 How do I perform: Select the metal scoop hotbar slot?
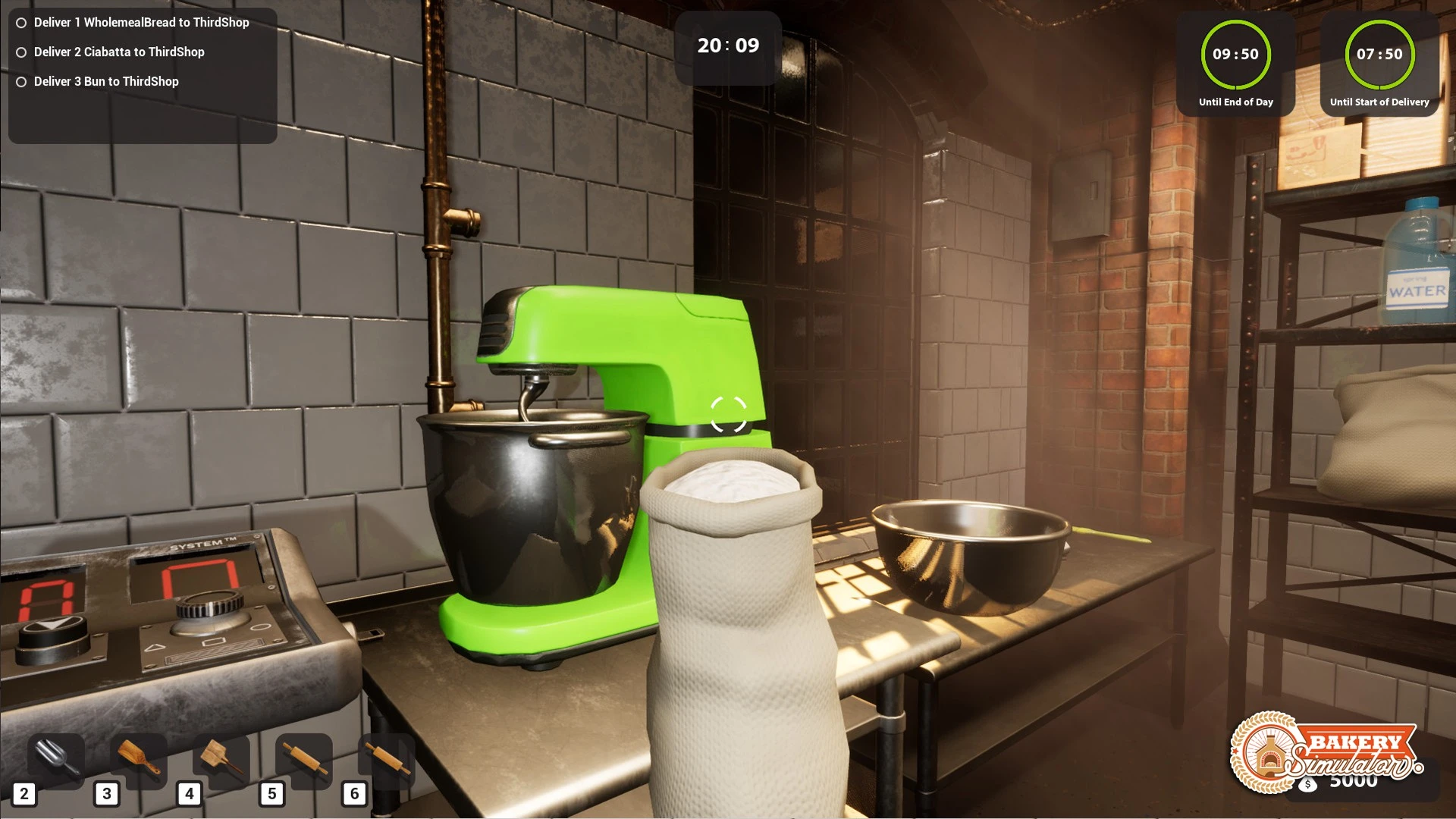pos(56,759)
